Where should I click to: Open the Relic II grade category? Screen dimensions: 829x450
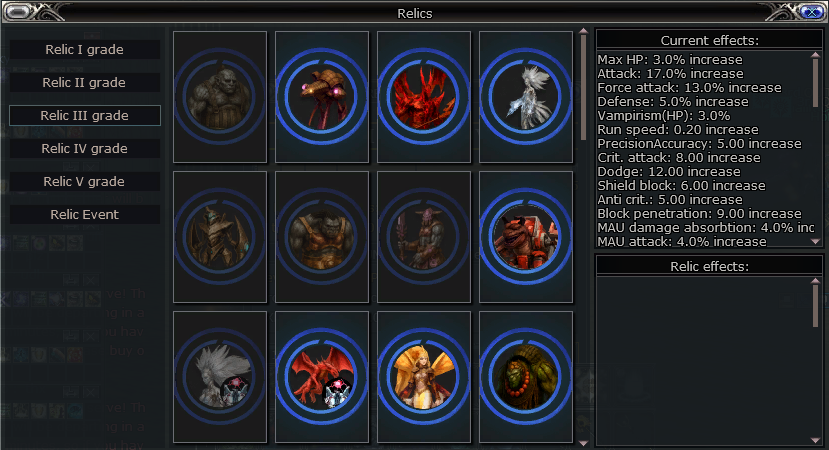click(x=85, y=83)
